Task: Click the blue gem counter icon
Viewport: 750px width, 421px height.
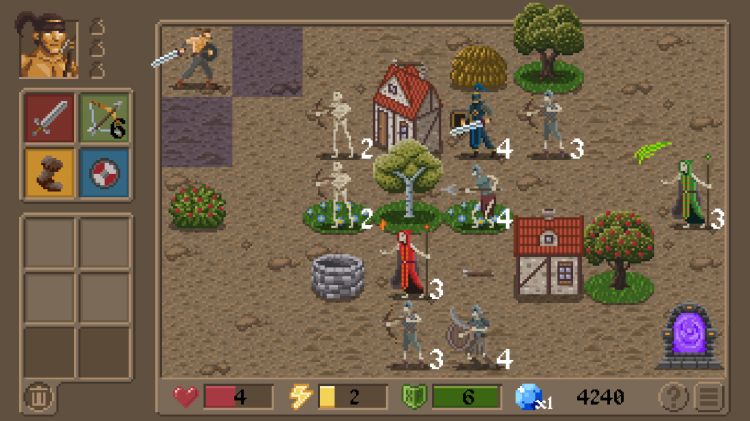Action: [529, 397]
